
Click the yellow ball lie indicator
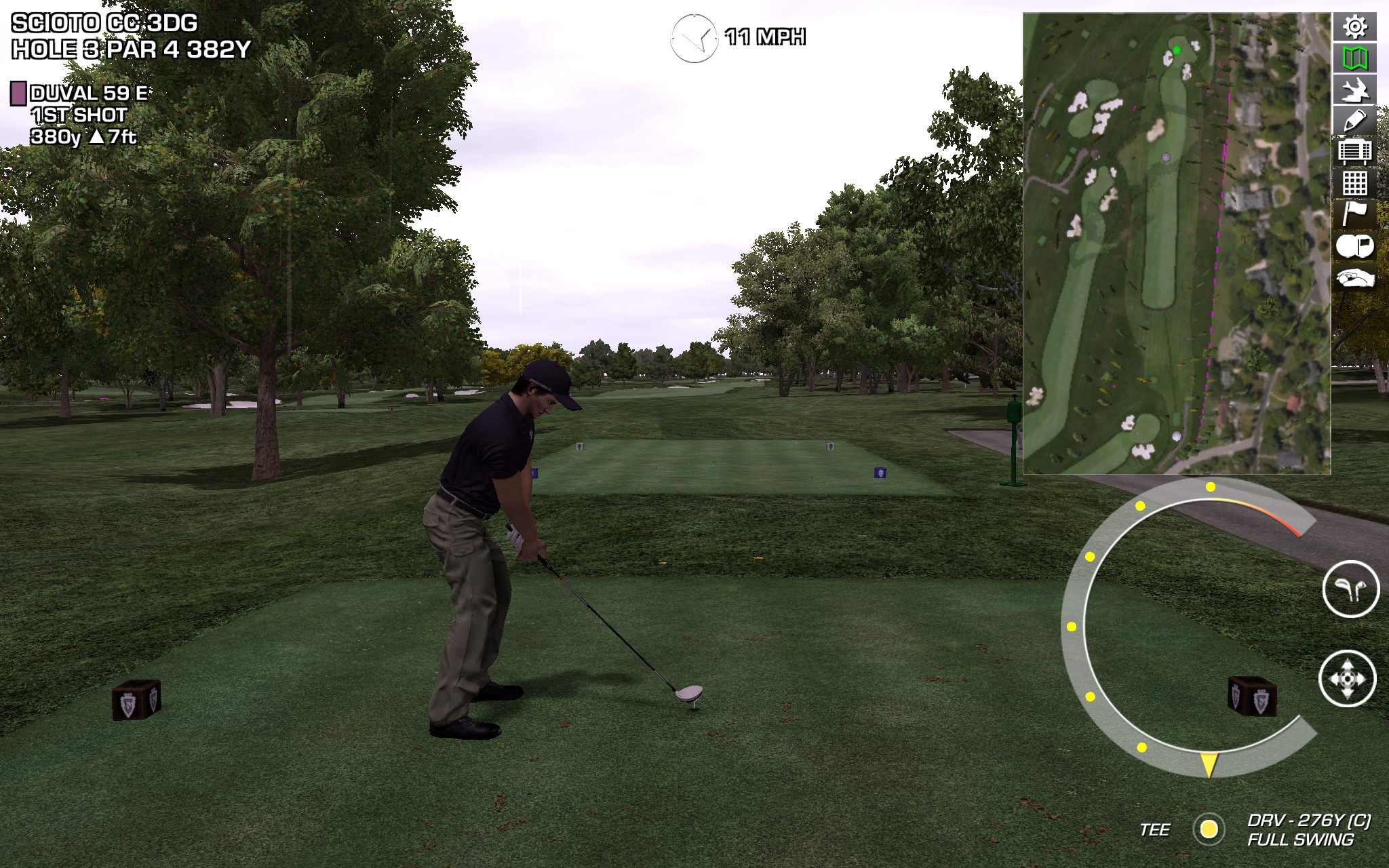coord(1209,829)
